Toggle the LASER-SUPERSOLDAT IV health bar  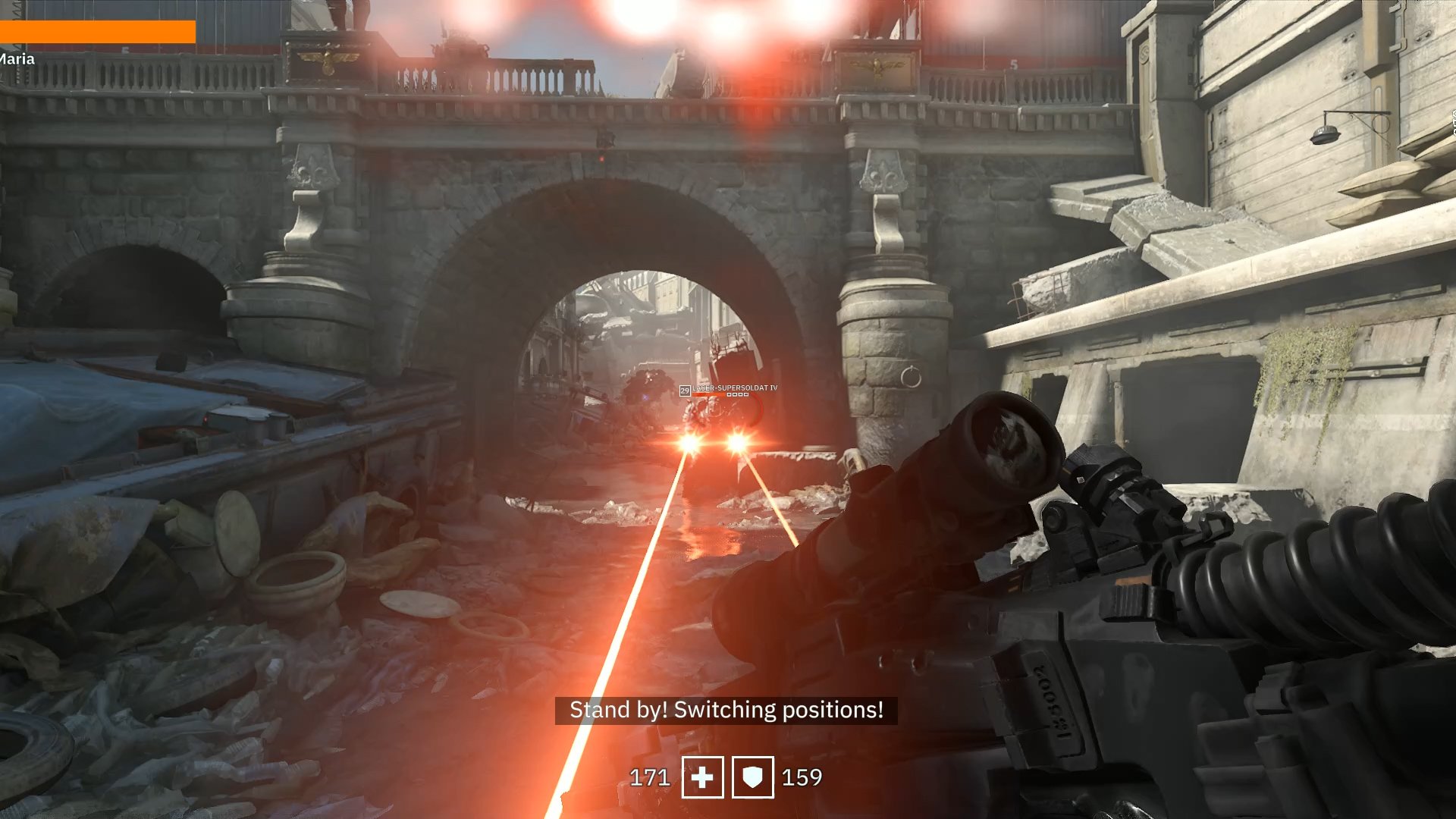710,394
